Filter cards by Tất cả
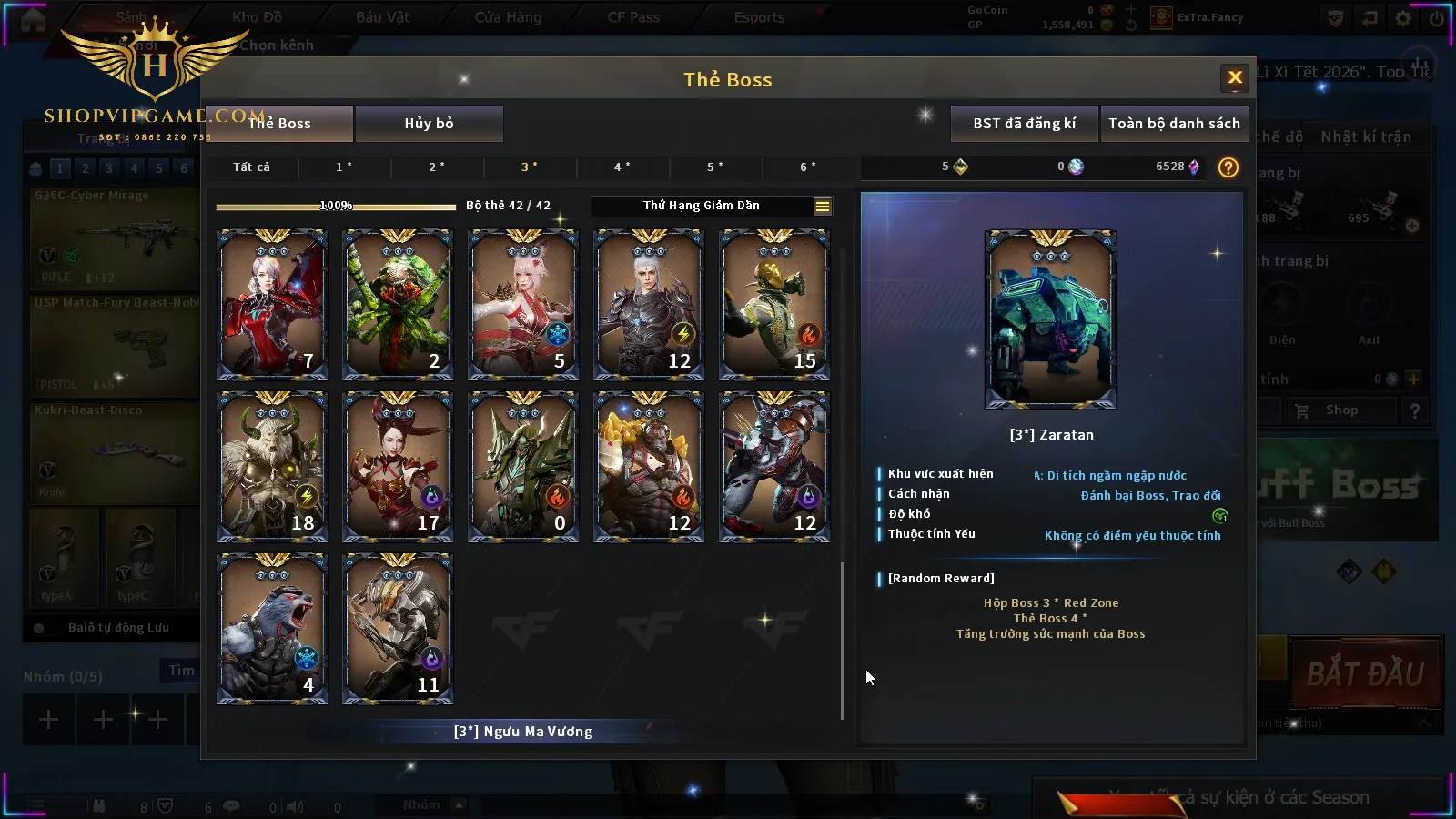This screenshot has height=819, width=1456. coord(251,167)
